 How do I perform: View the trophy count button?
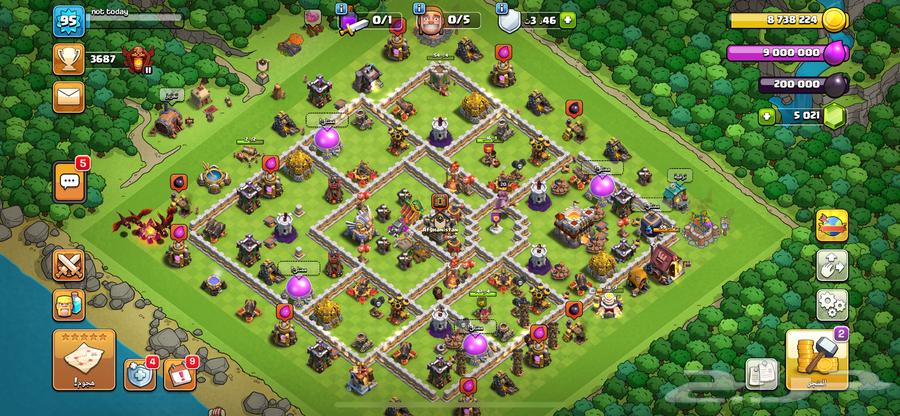tap(69, 59)
